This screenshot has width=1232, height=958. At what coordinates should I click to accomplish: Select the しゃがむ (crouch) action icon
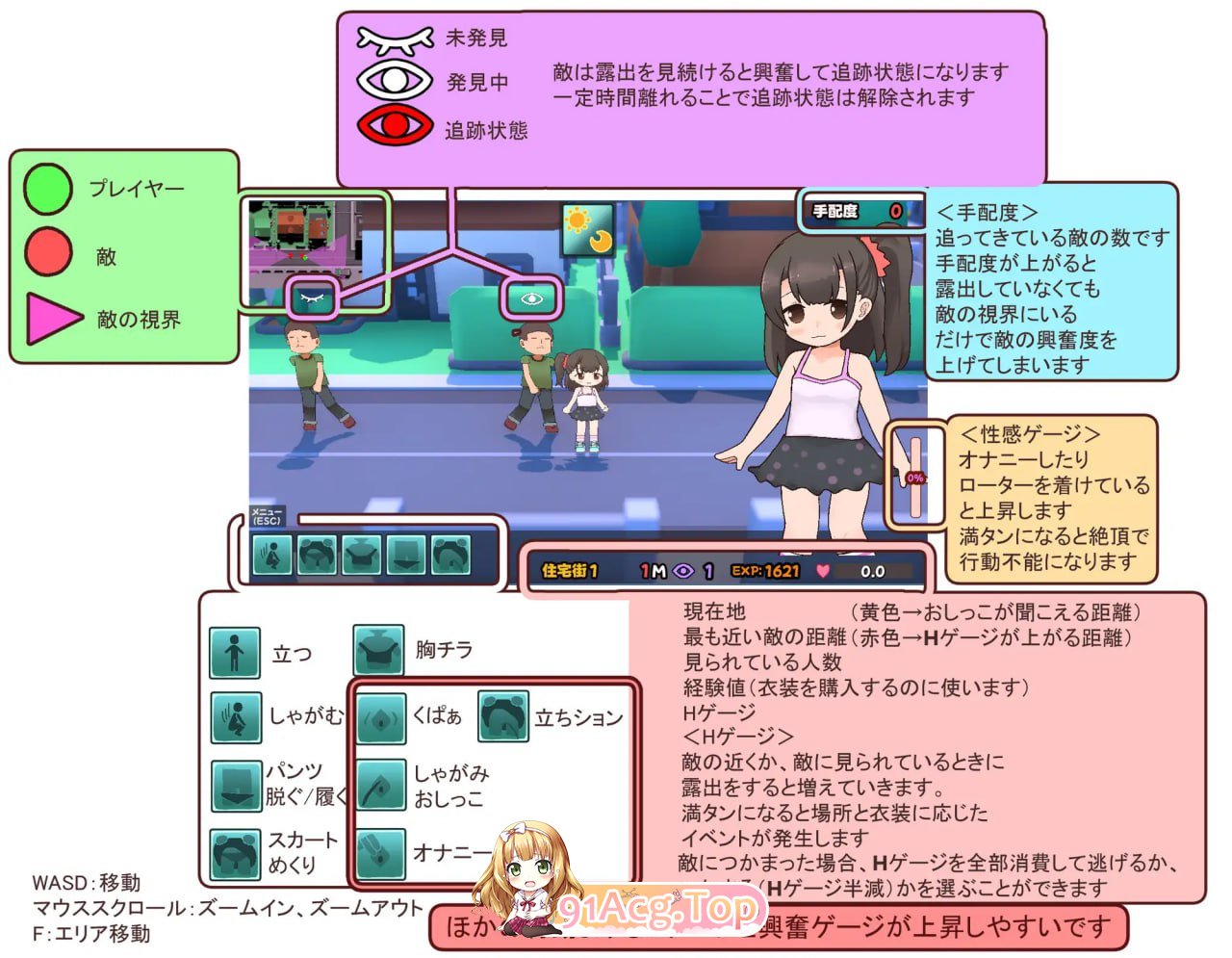[234, 719]
